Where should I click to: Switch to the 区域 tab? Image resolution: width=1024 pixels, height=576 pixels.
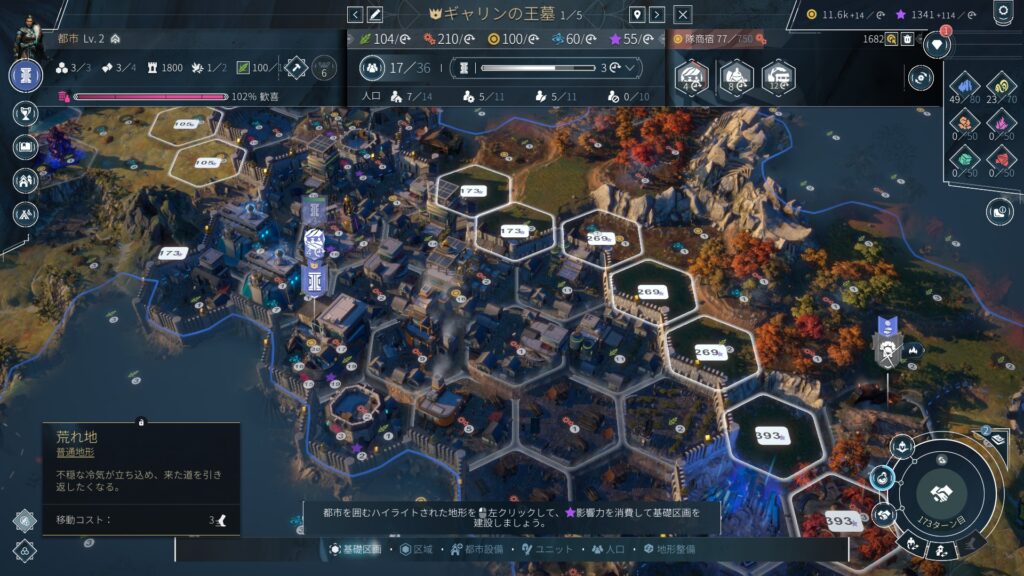point(418,549)
